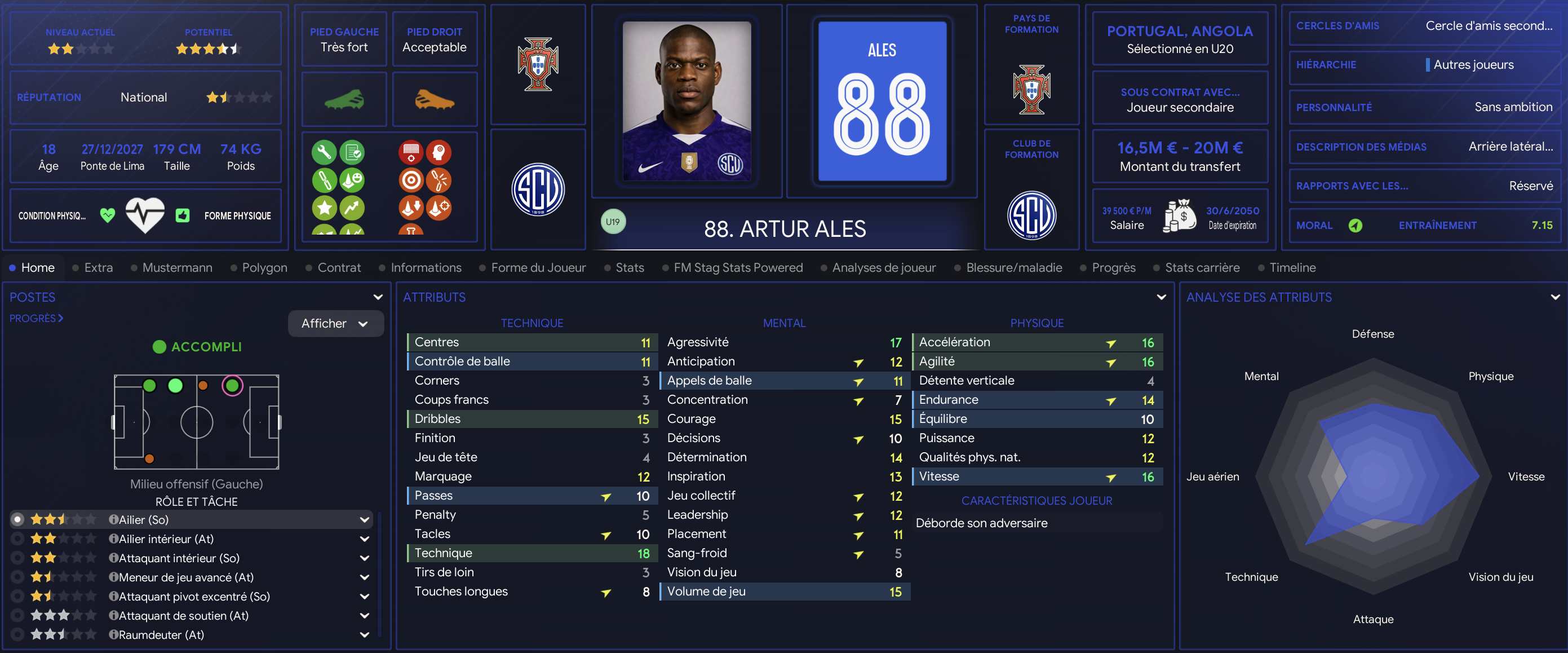Open the Stats carrière tab
The image size is (1568, 653).
[x=1202, y=267]
